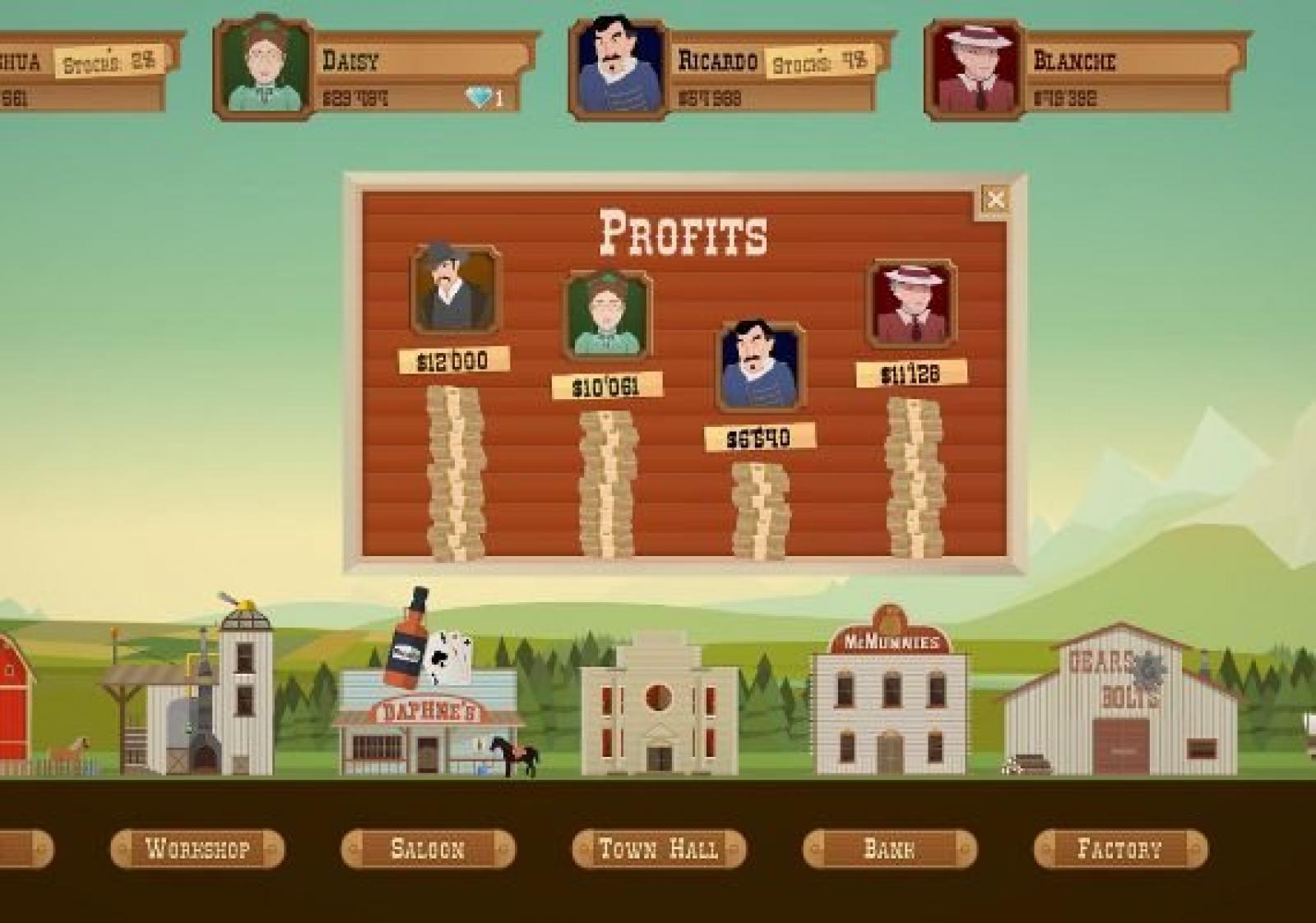Image resolution: width=1316 pixels, height=923 pixels.
Task: Close the Profits panel
Action: click(995, 200)
